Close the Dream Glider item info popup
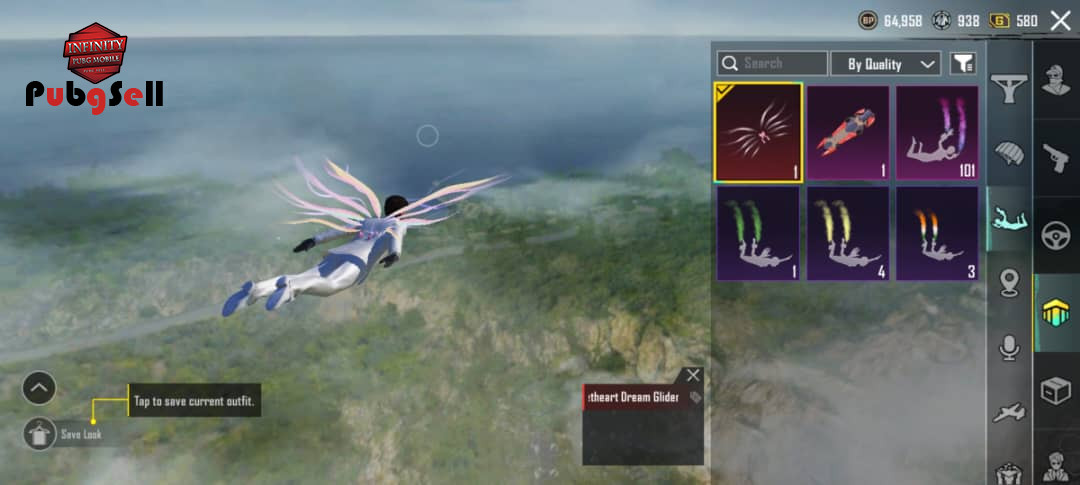The image size is (1080, 485). tap(693, 375)
